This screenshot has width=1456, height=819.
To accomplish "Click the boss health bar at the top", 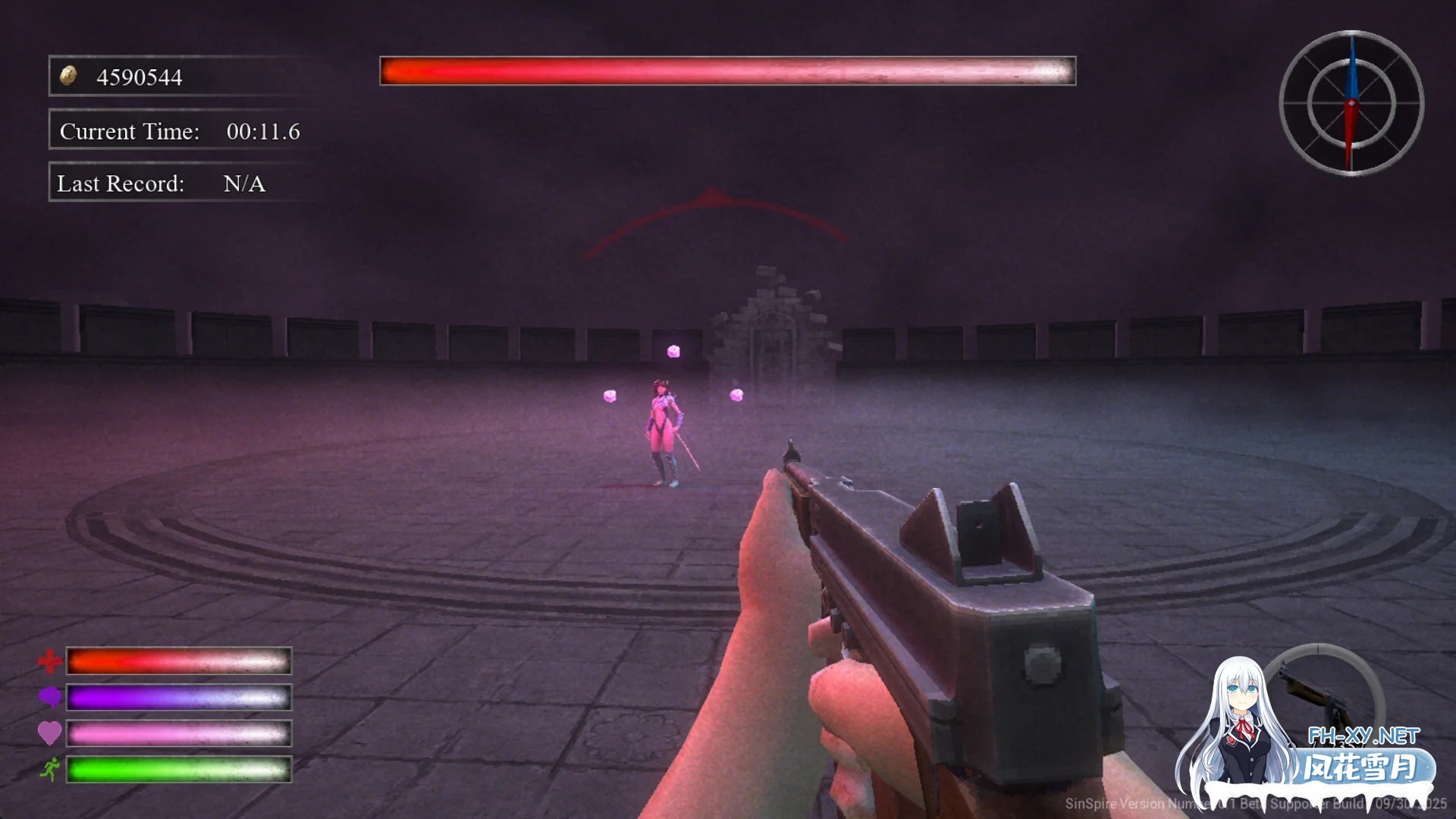I will pyautogui.click(x=726, y=71).
